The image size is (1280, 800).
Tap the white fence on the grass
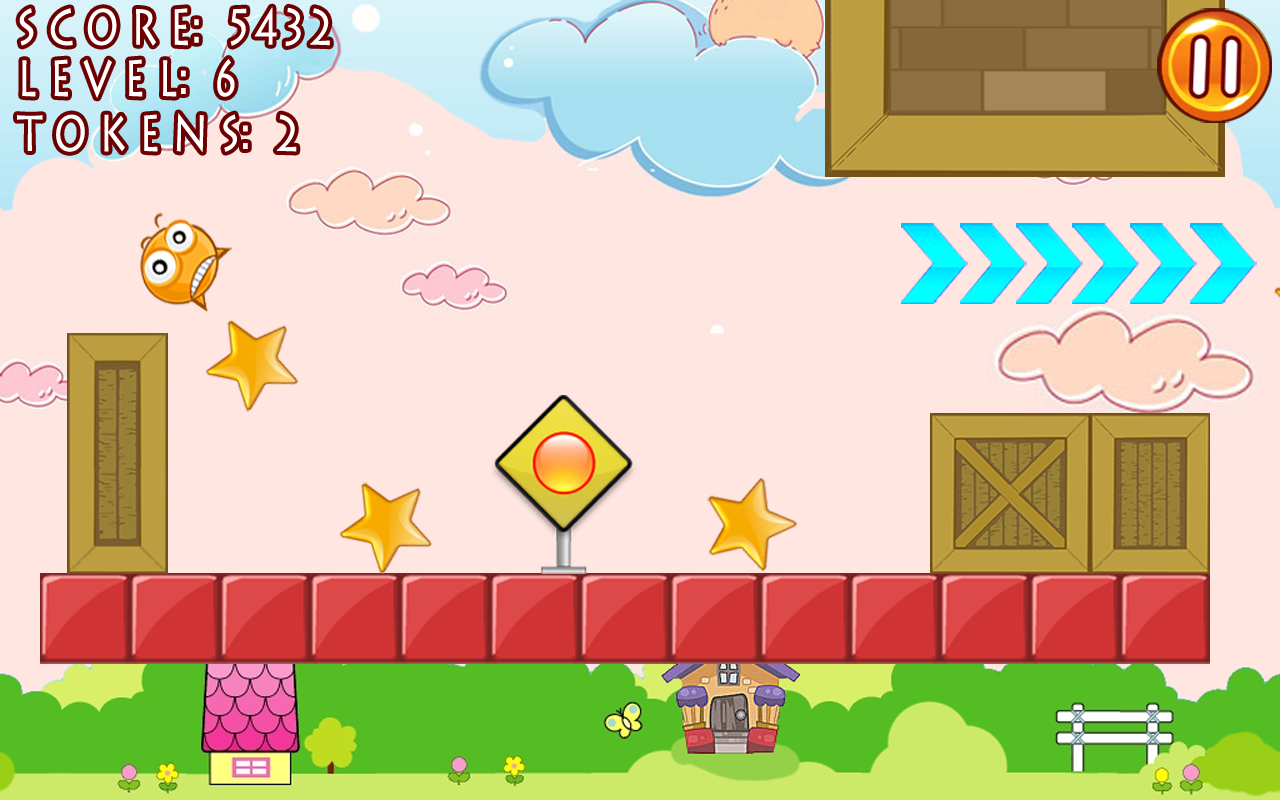1115,725
